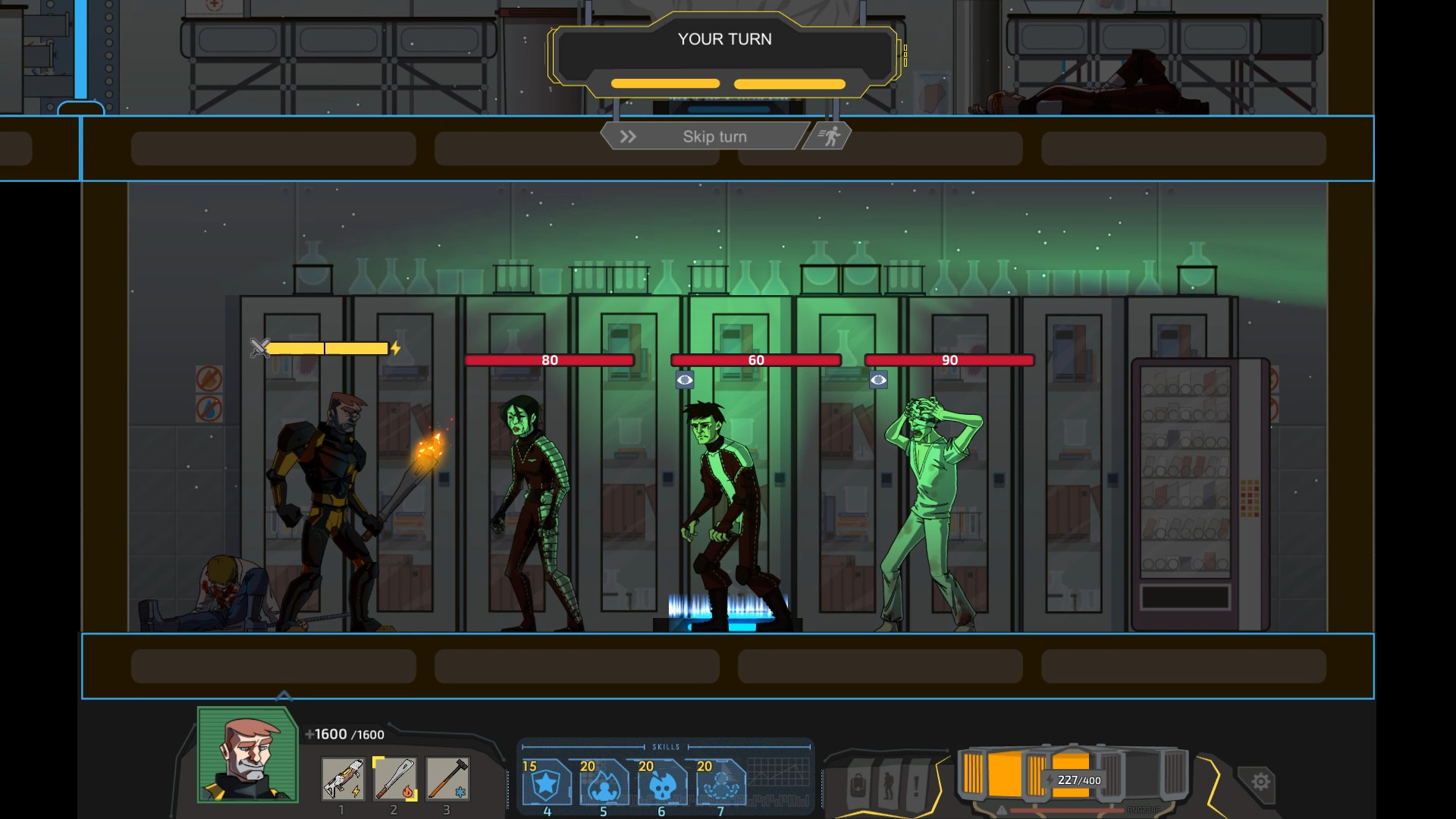Open the backpack inventory

[858, 786]
